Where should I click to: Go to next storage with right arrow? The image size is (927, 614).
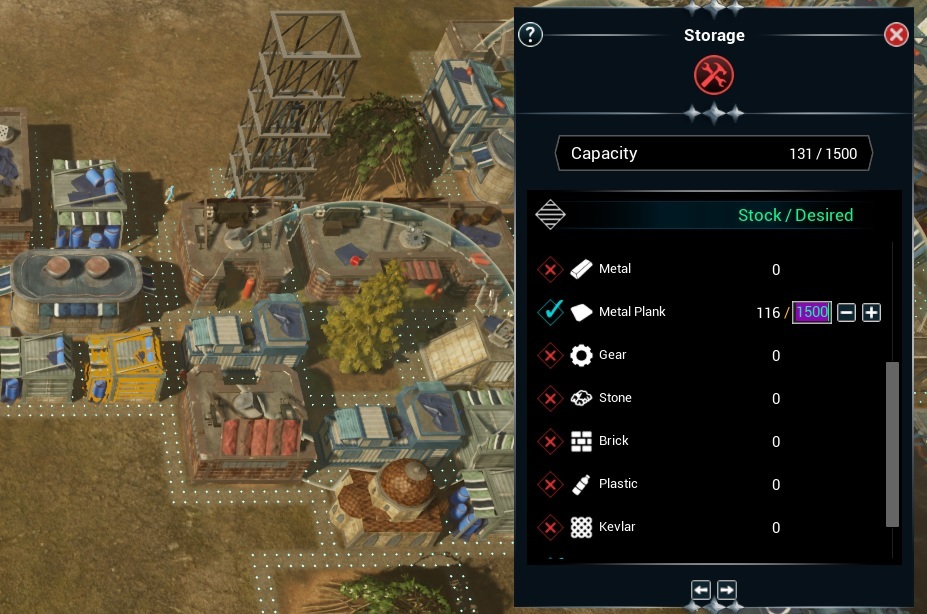[x=727, y=590]
